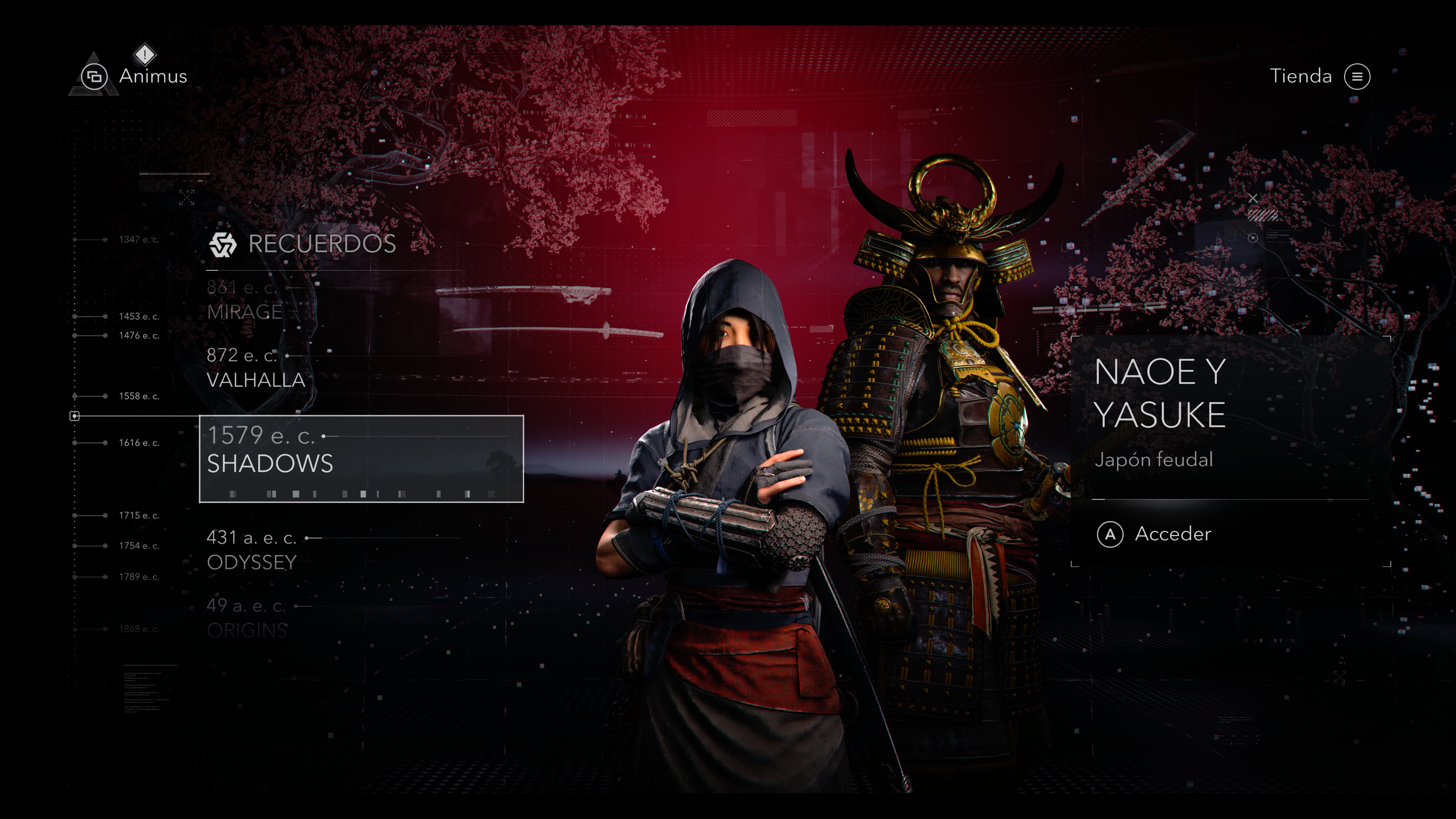Select the 1558 e. c. timeline marker

point(138,396)
